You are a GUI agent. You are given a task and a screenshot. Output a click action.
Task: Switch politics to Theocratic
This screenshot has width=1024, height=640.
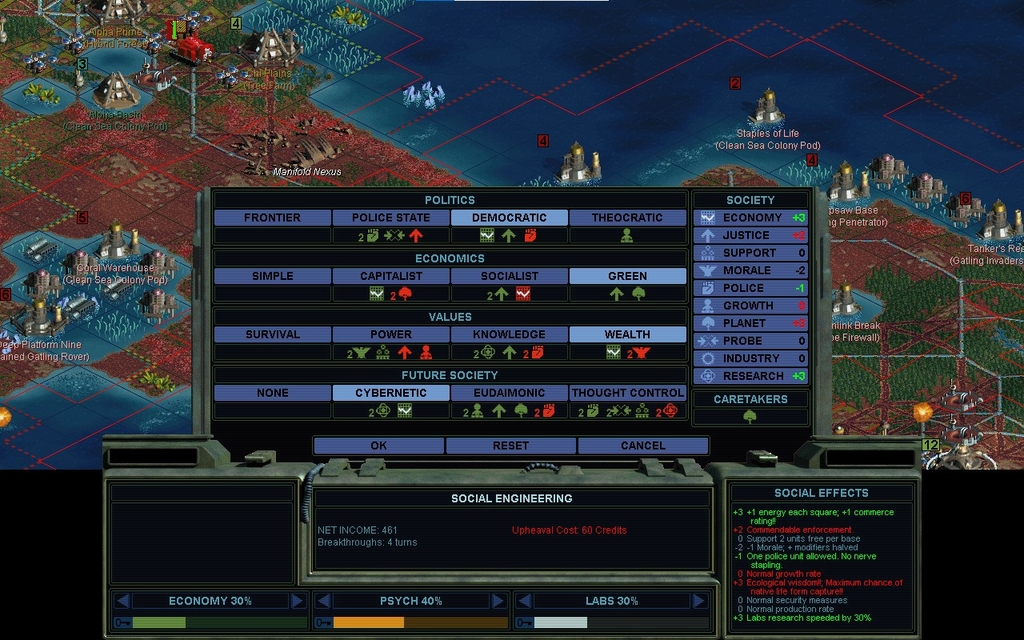click(627, 217)
